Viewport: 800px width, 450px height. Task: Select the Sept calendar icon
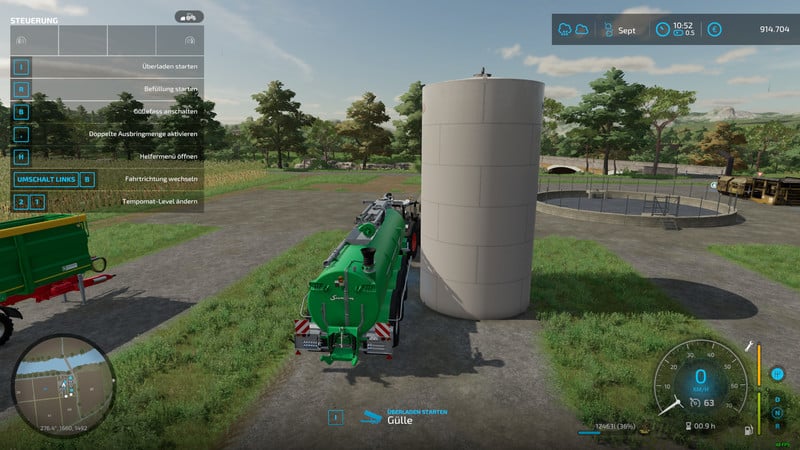coord(606,29)
